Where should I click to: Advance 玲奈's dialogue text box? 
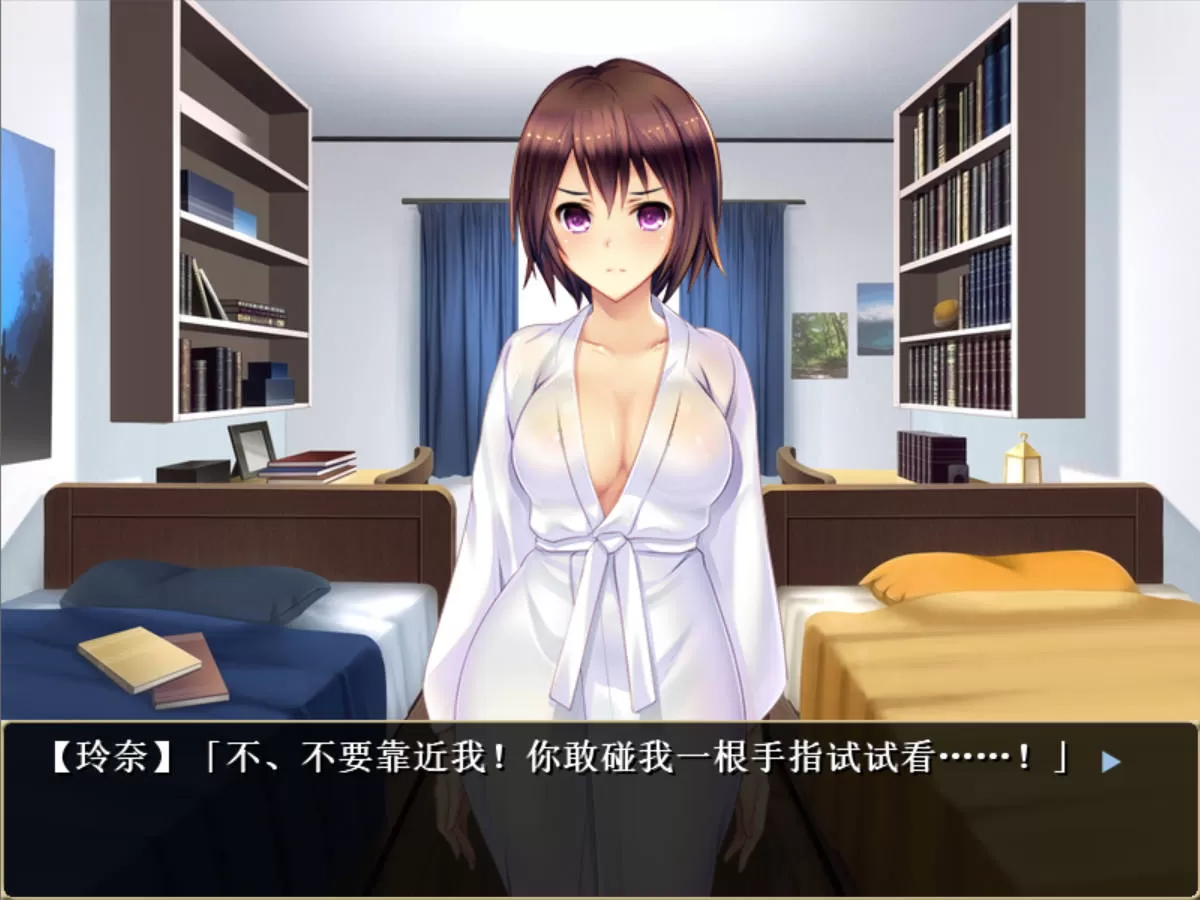coord(600,808)
